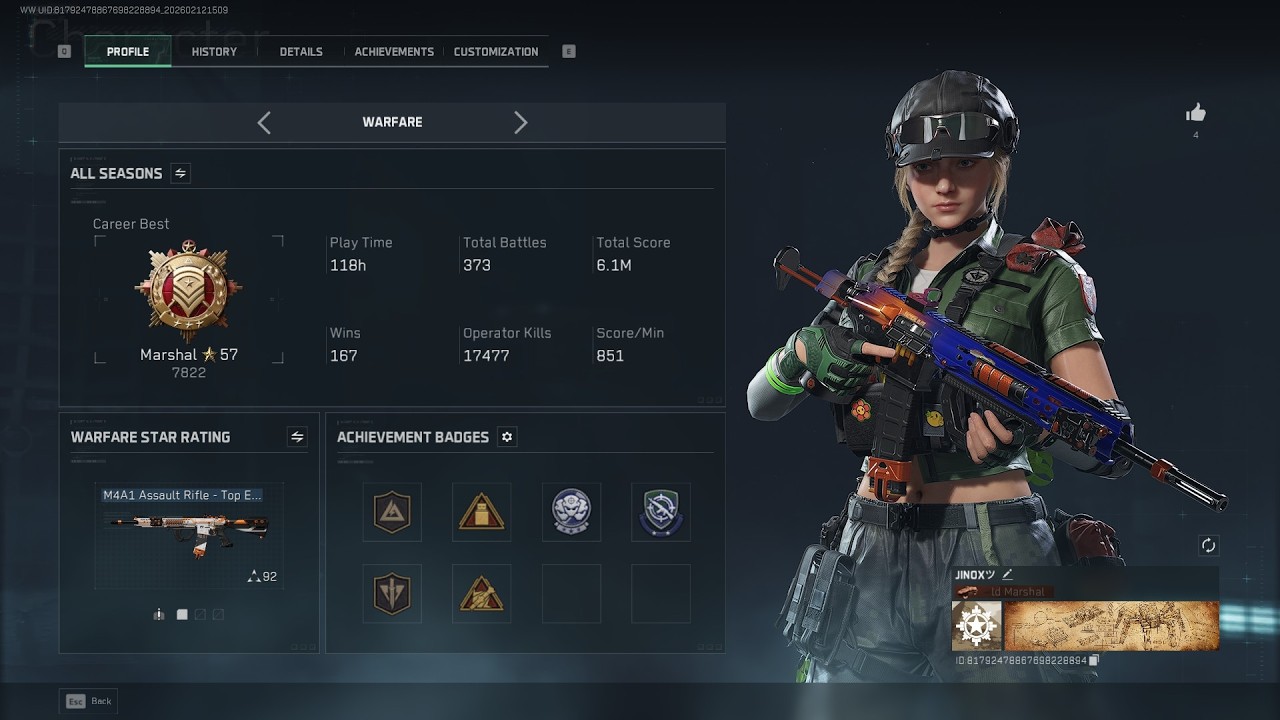Click the Marshal career best rank emblem
Screen dimensions: 1280x720
coord(188,291)
